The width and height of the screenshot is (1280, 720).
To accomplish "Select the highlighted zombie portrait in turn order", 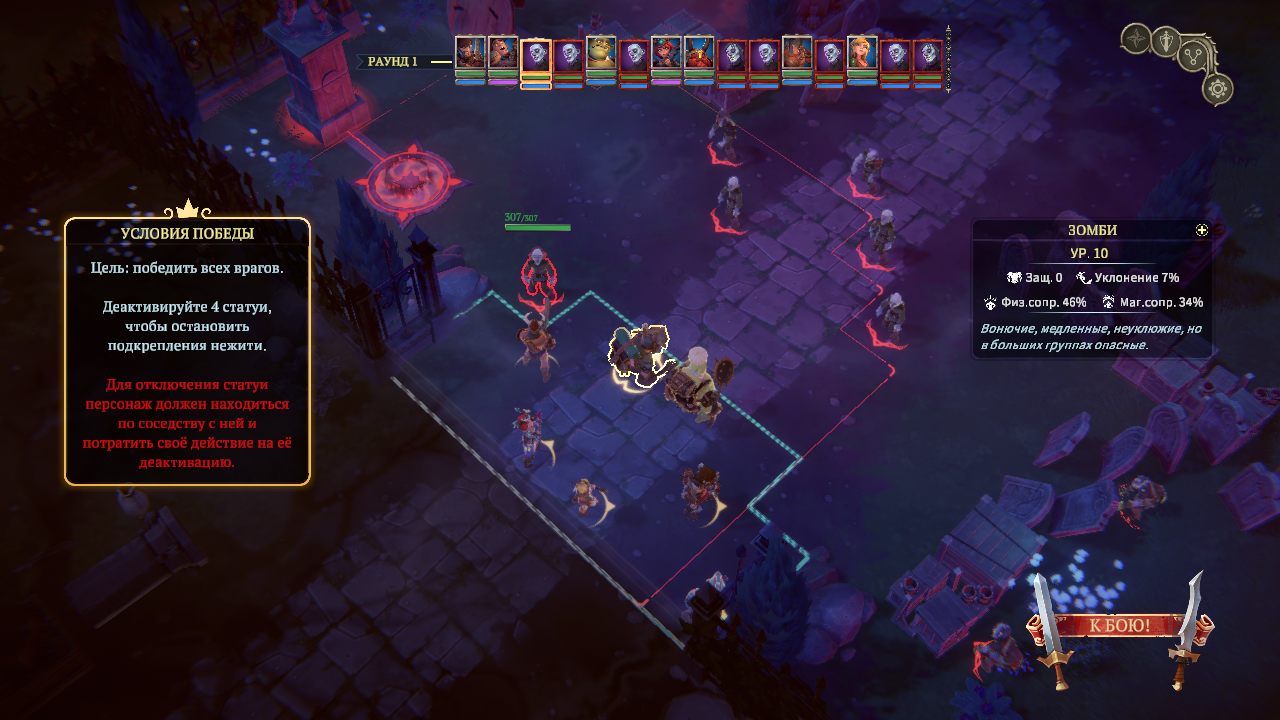I will pos(536,55).
